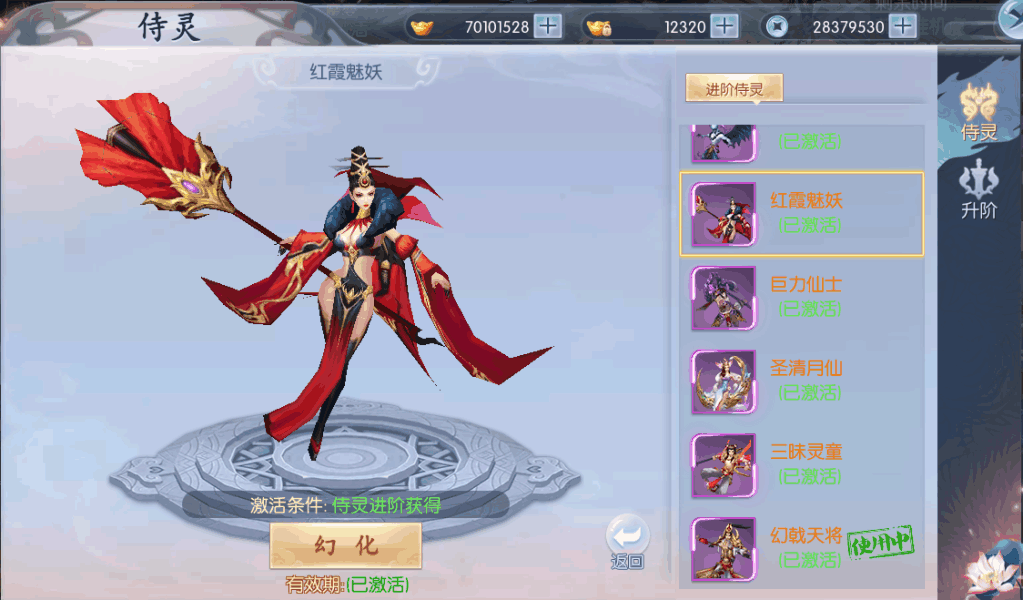This screenshot has width=1023, height=600.
Task: Add bound ingots via the plus button
Action: [724, 27]
